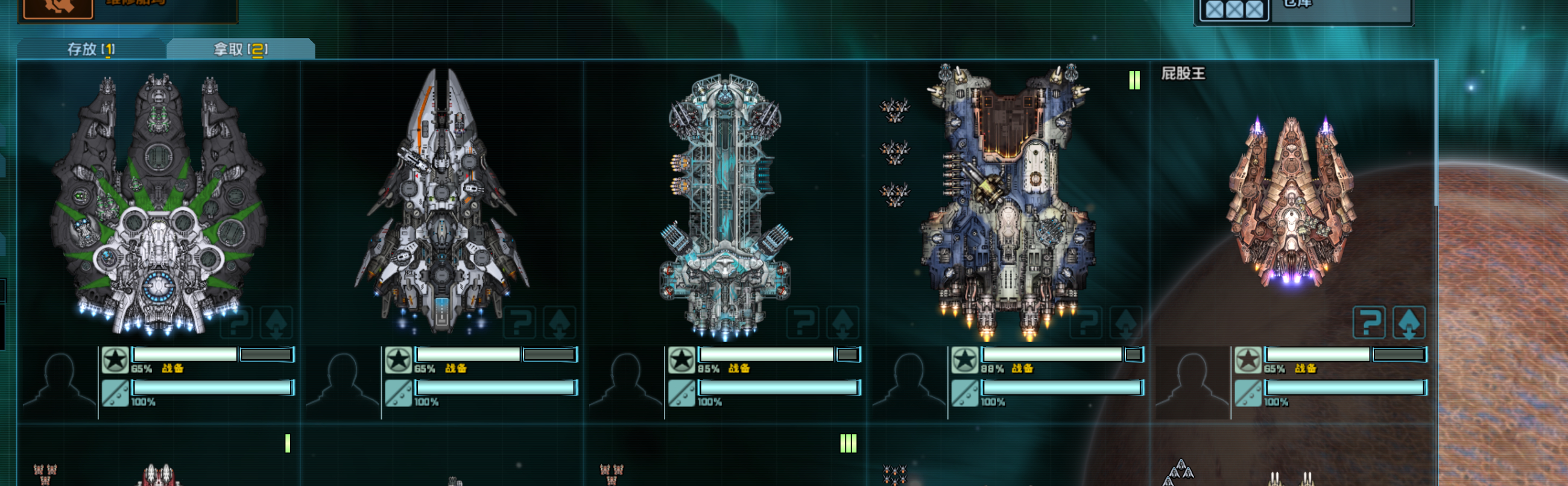
Task: Select the copper ship named 屁股王
Action: click(x=1291, y=201)
